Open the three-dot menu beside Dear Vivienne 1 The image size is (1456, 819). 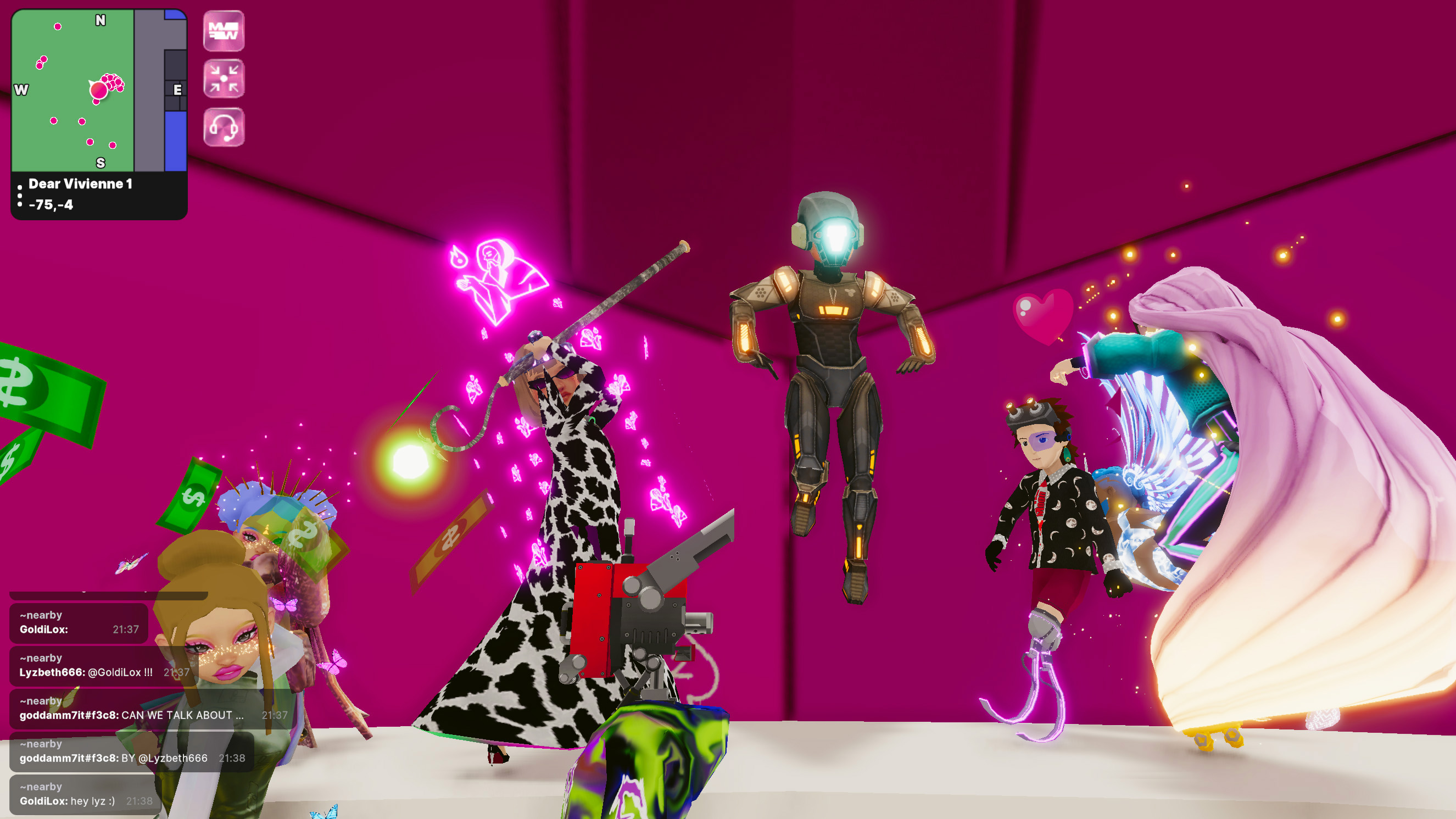pos(20,195)
